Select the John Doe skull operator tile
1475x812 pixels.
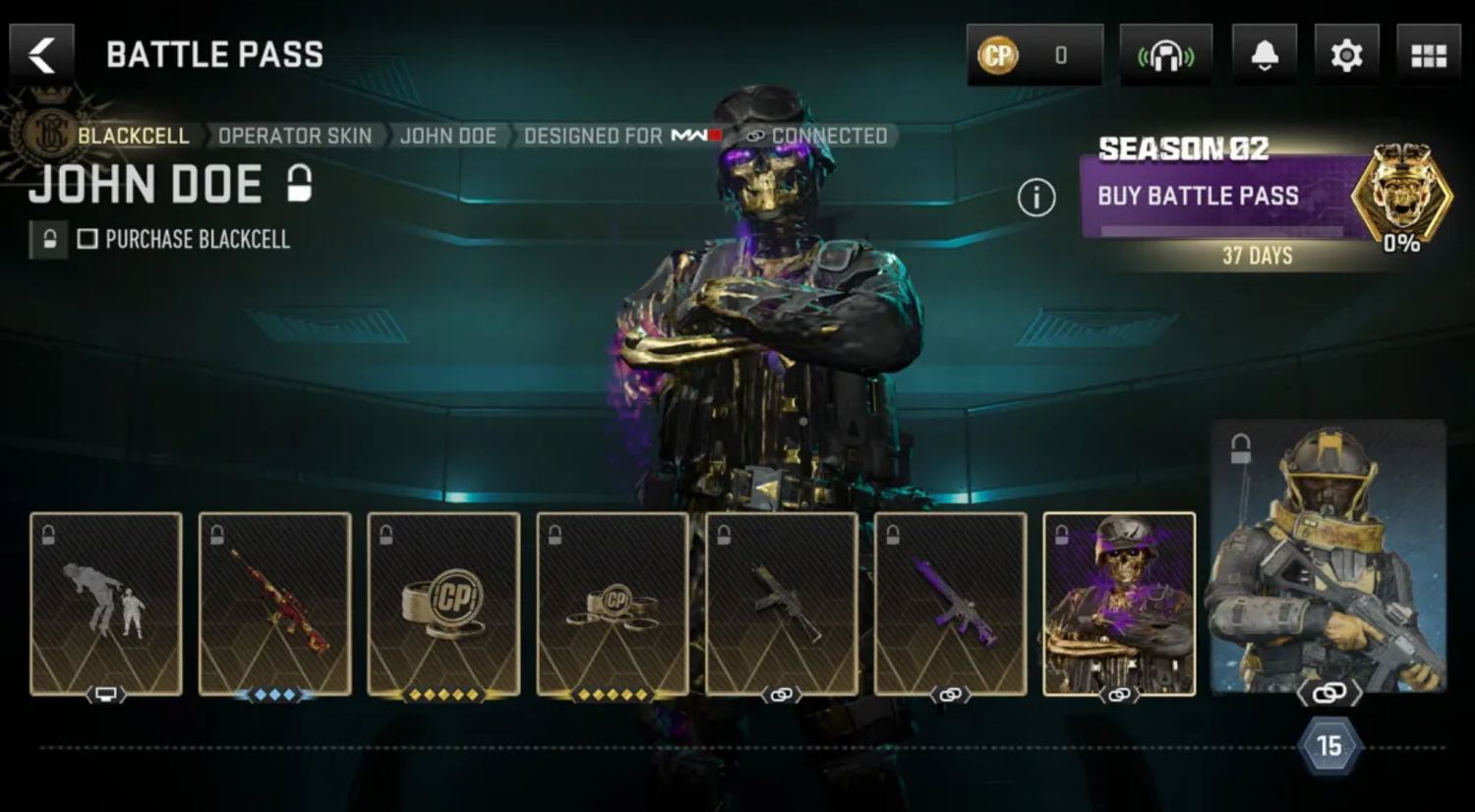click(1119, 603)
